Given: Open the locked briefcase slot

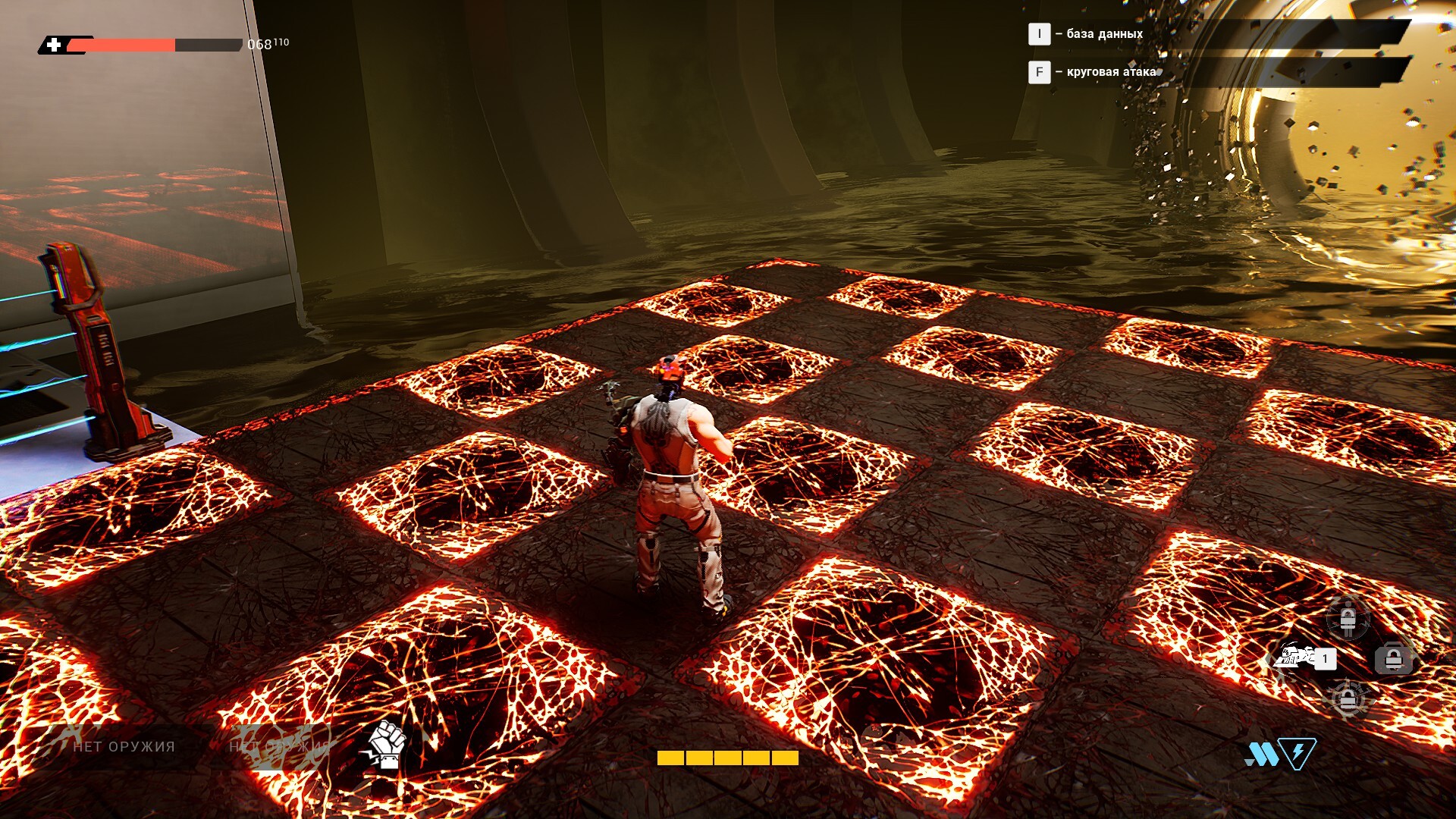Looking at the screenshot, I should pos(1393,658).
